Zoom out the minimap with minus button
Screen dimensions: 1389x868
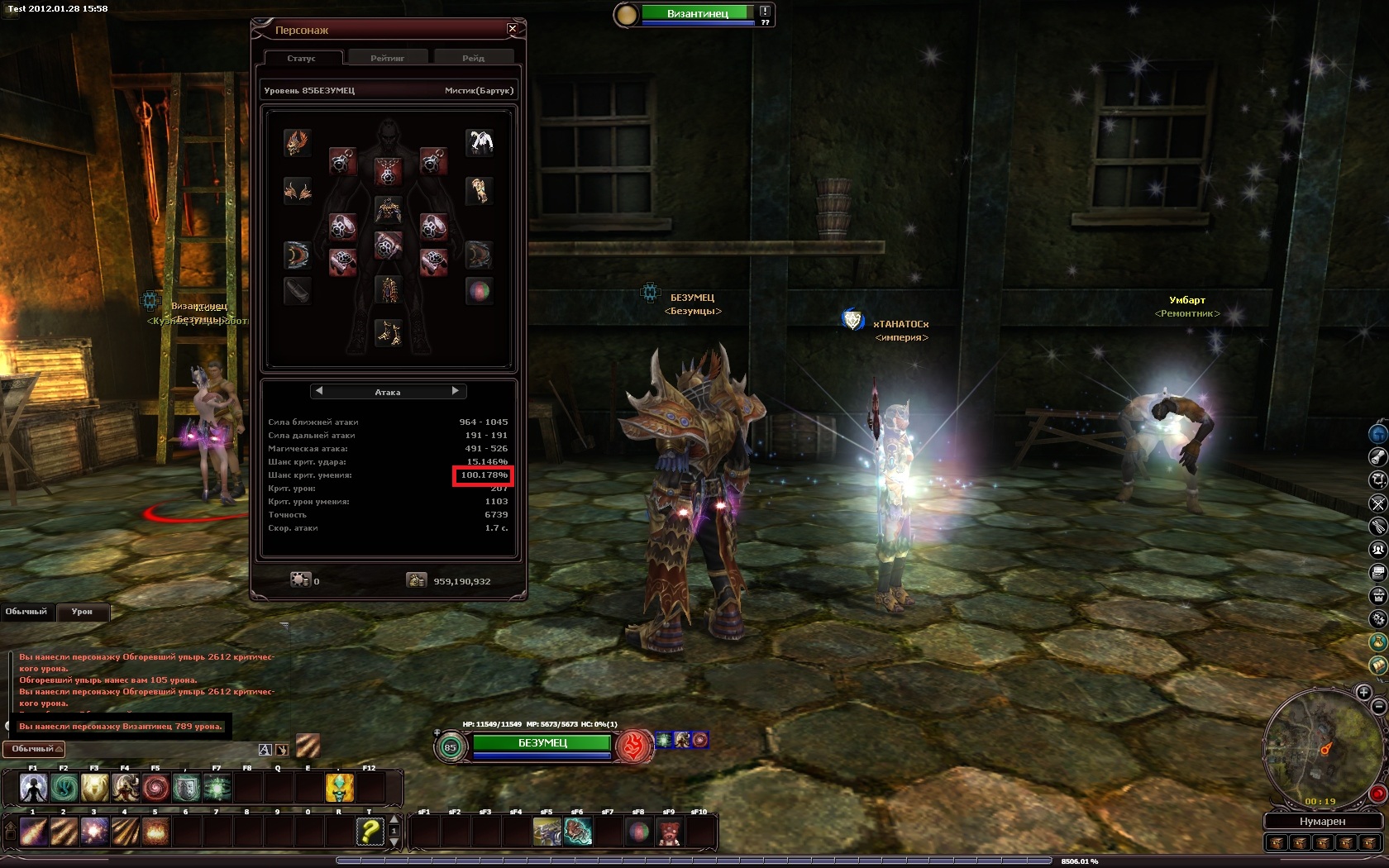point(1378,707)
